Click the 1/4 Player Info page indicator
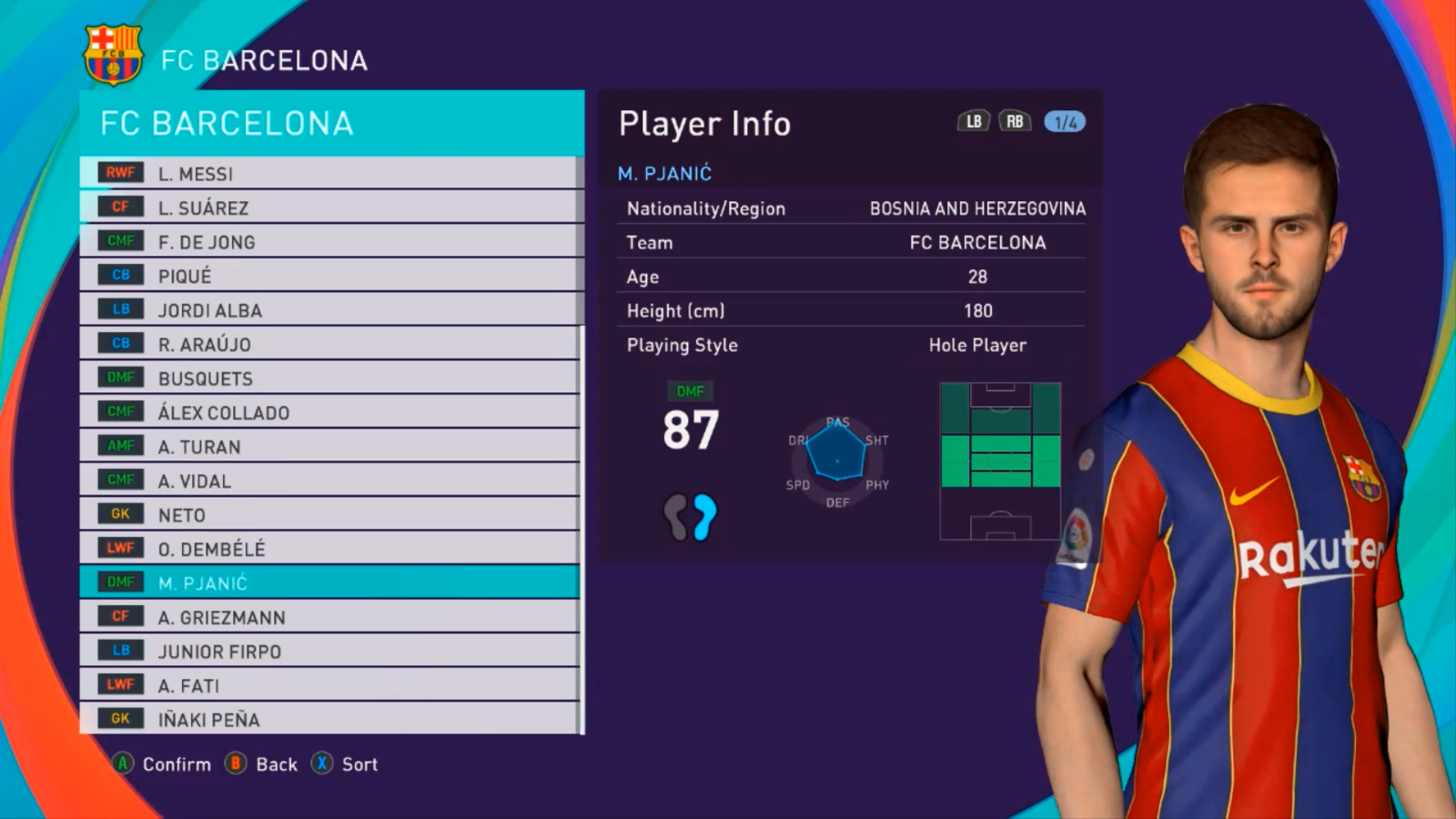 (1065, 122)
